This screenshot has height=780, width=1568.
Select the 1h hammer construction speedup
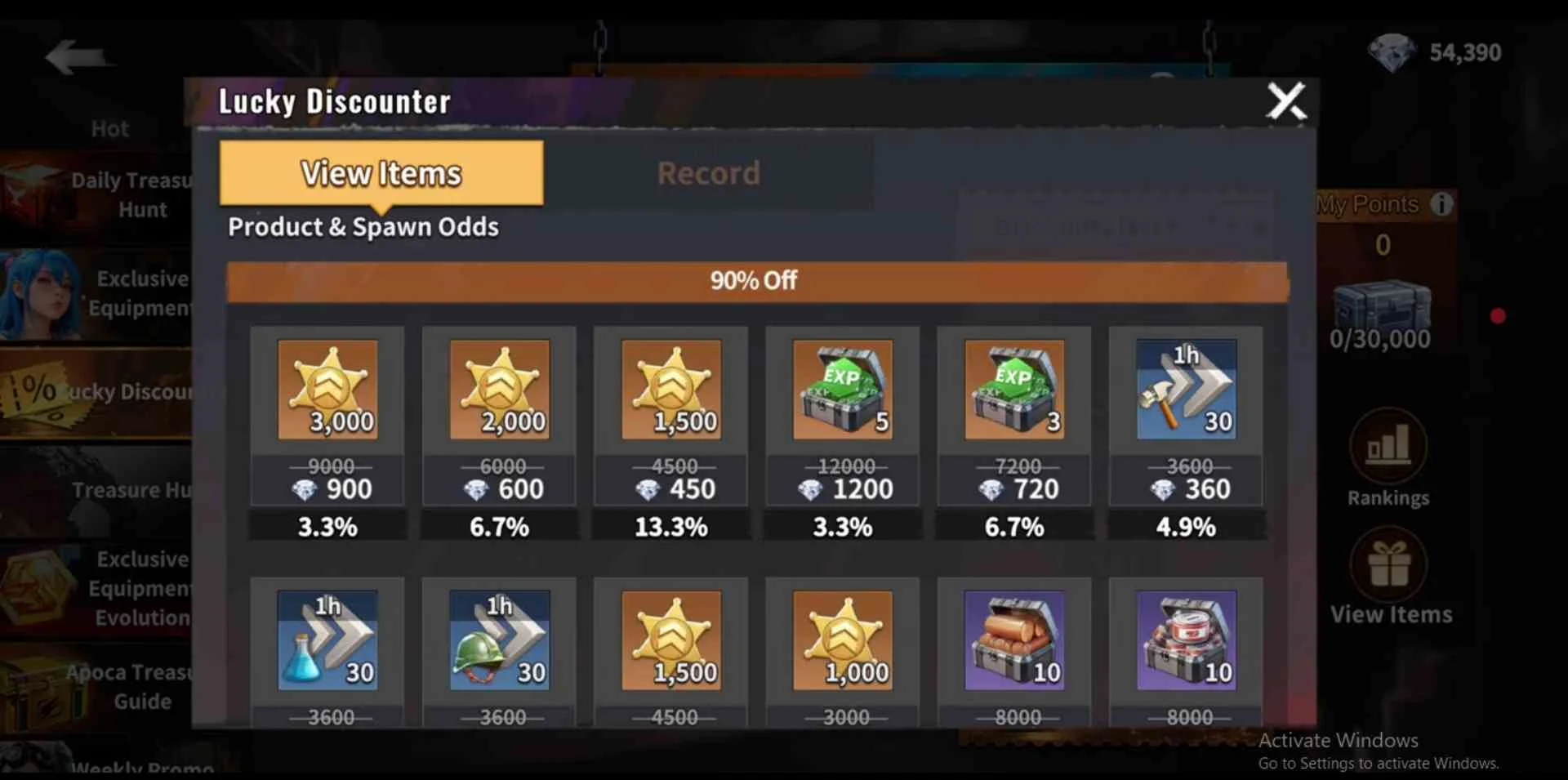1186,390
